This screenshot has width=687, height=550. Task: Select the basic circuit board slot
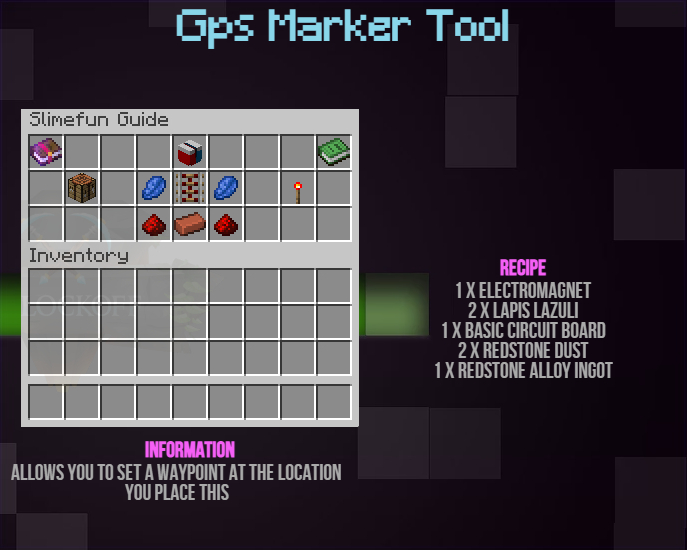(190, 188)
